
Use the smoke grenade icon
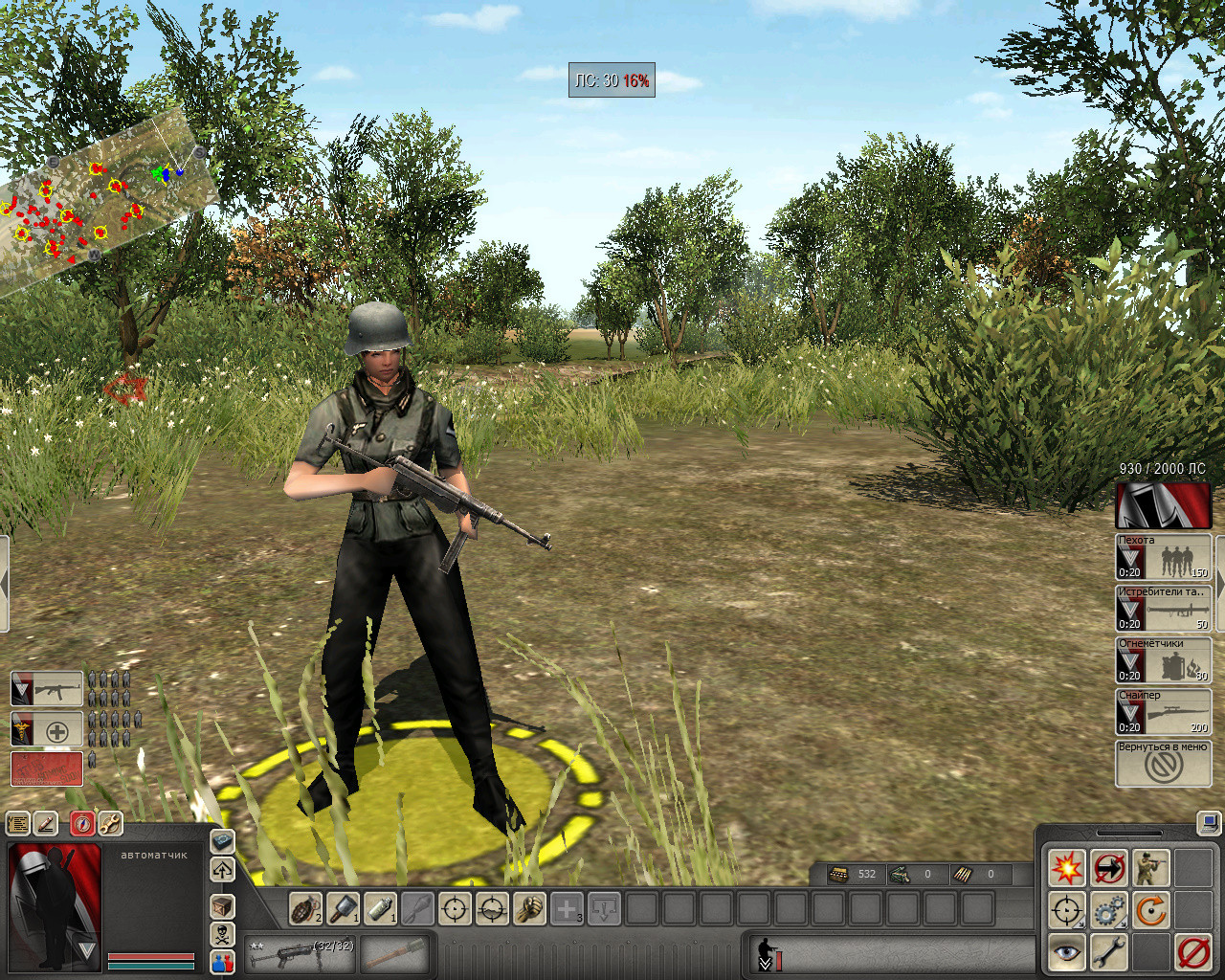pos(380,908)
